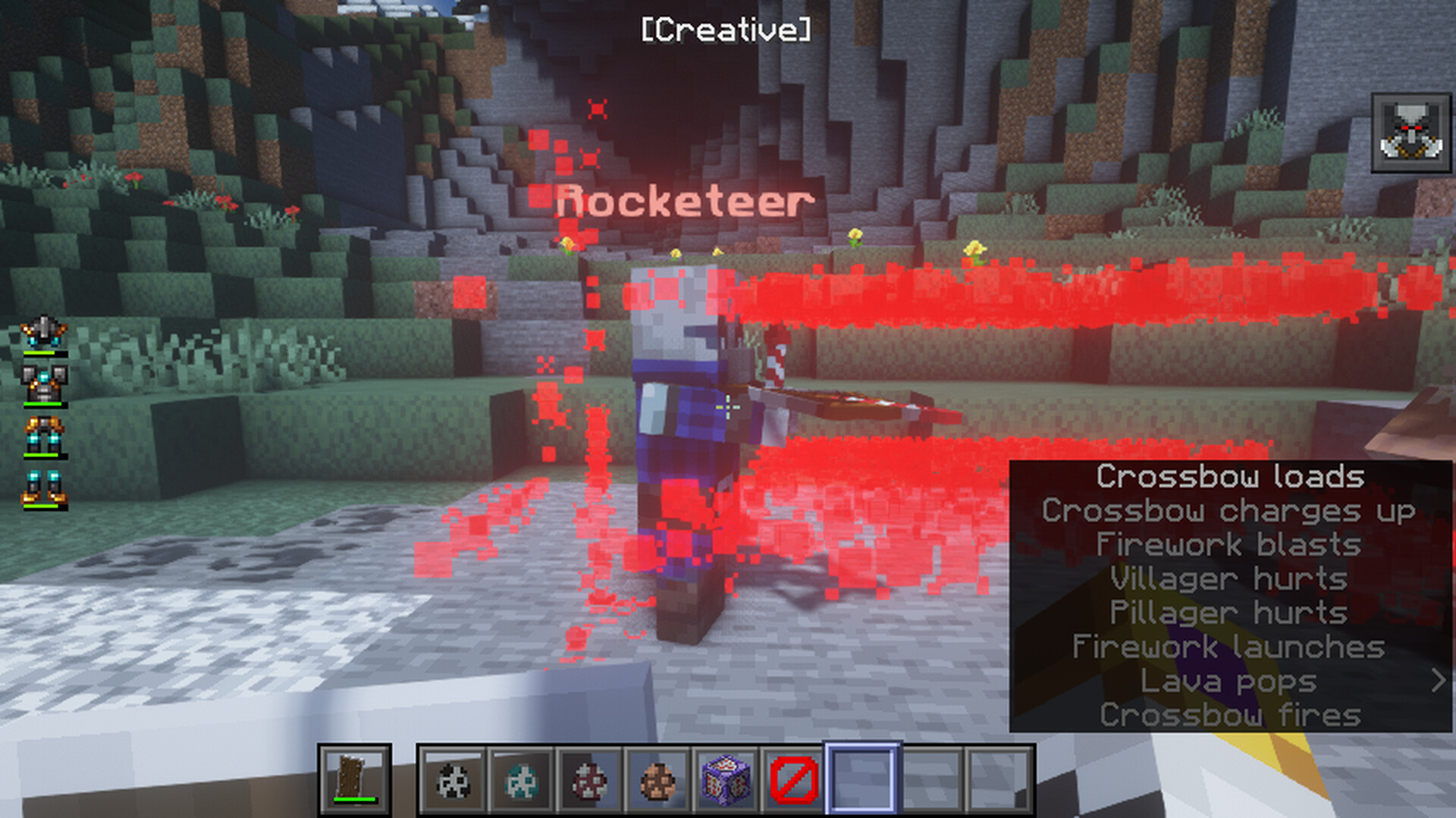
Task: Click the leggings armor icon
Action: 44,436
